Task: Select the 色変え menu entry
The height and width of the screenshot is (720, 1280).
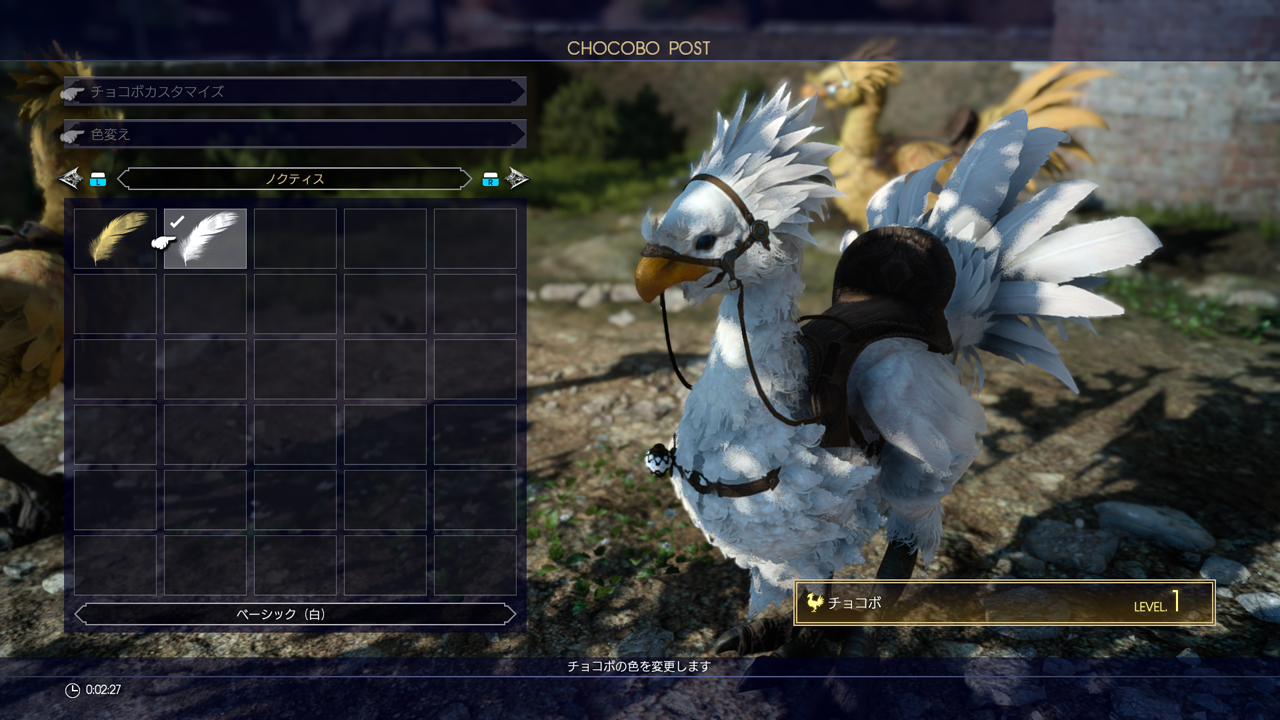Action: point(294,134)
